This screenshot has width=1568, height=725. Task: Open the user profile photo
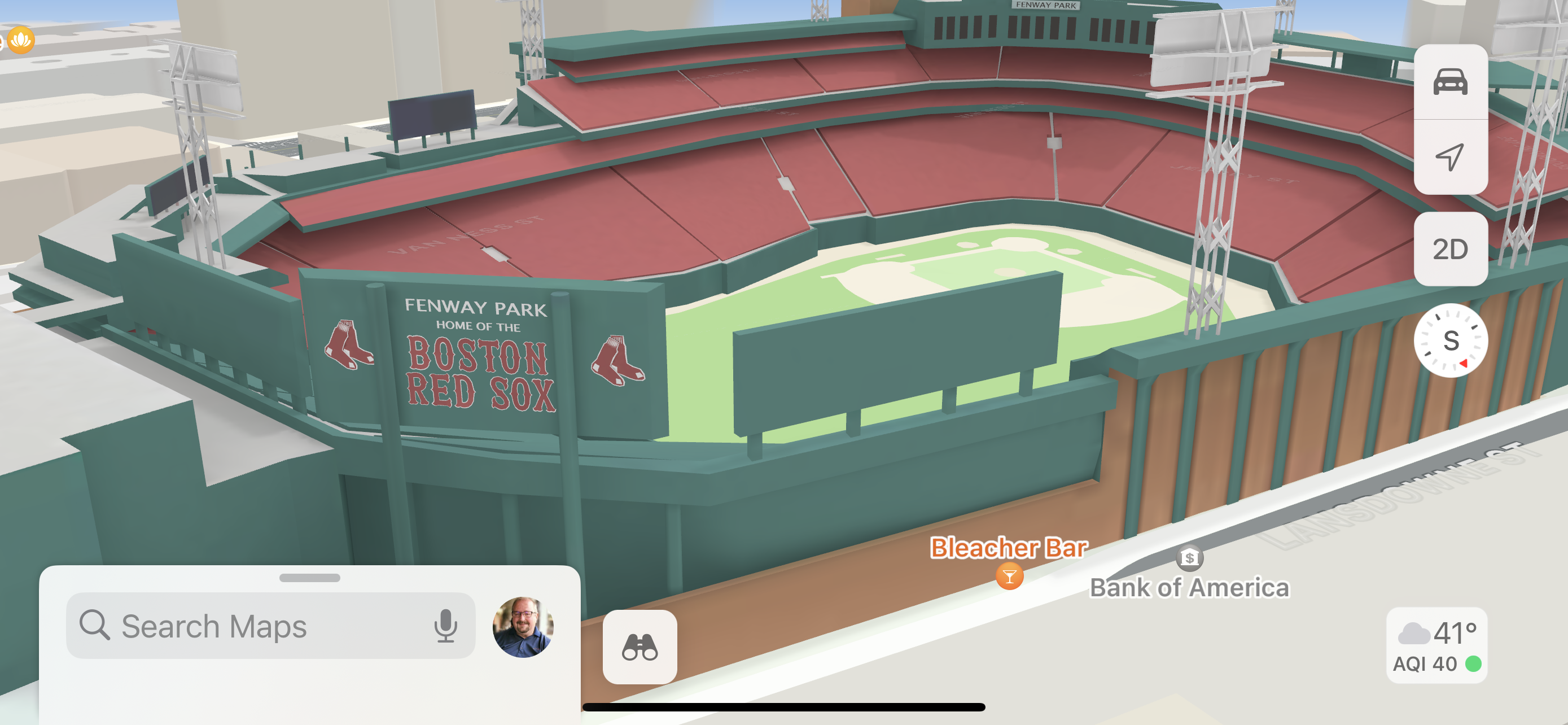pos(522,626)
